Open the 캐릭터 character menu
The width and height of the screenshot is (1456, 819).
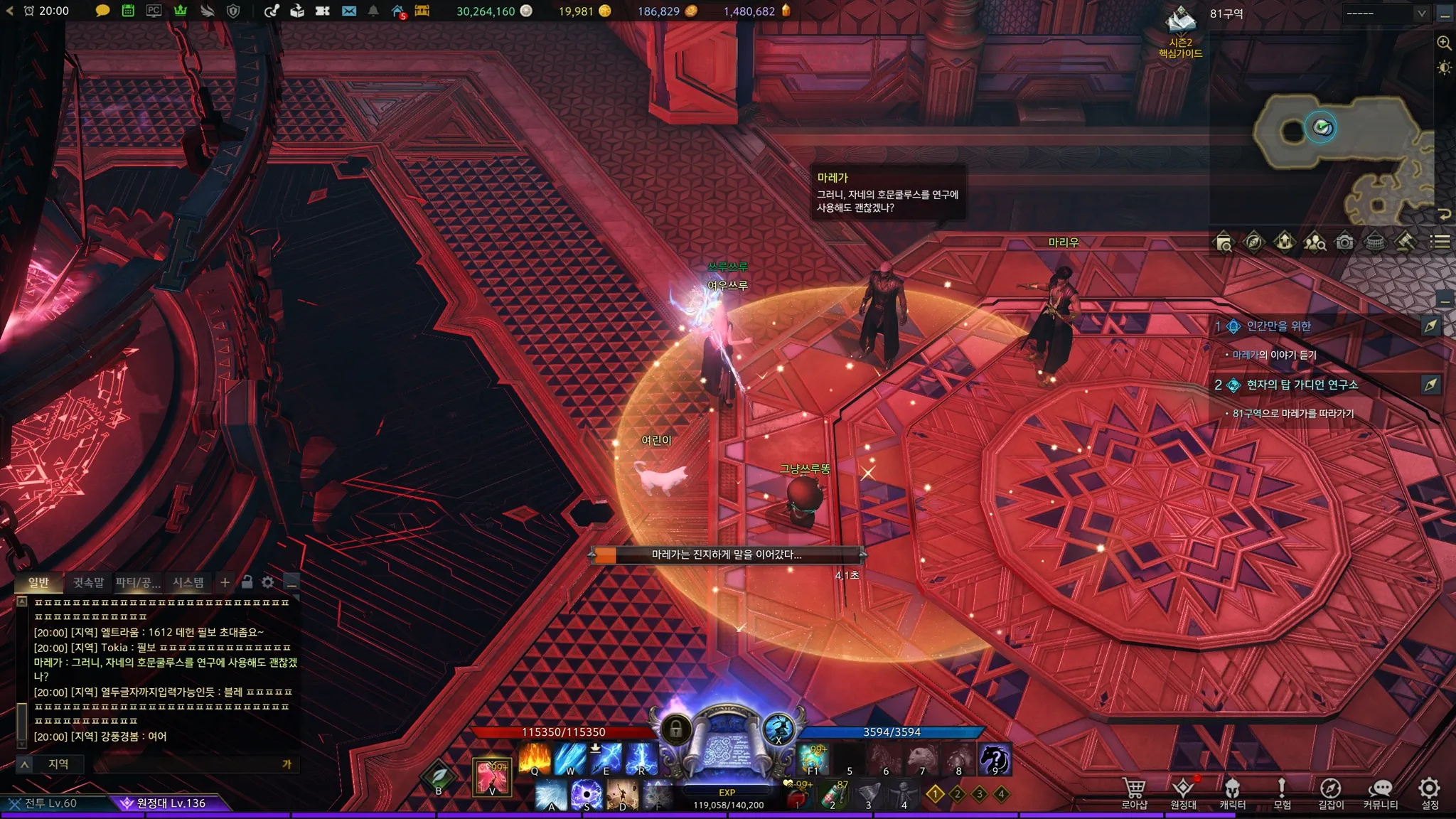tap(1232, 793)
